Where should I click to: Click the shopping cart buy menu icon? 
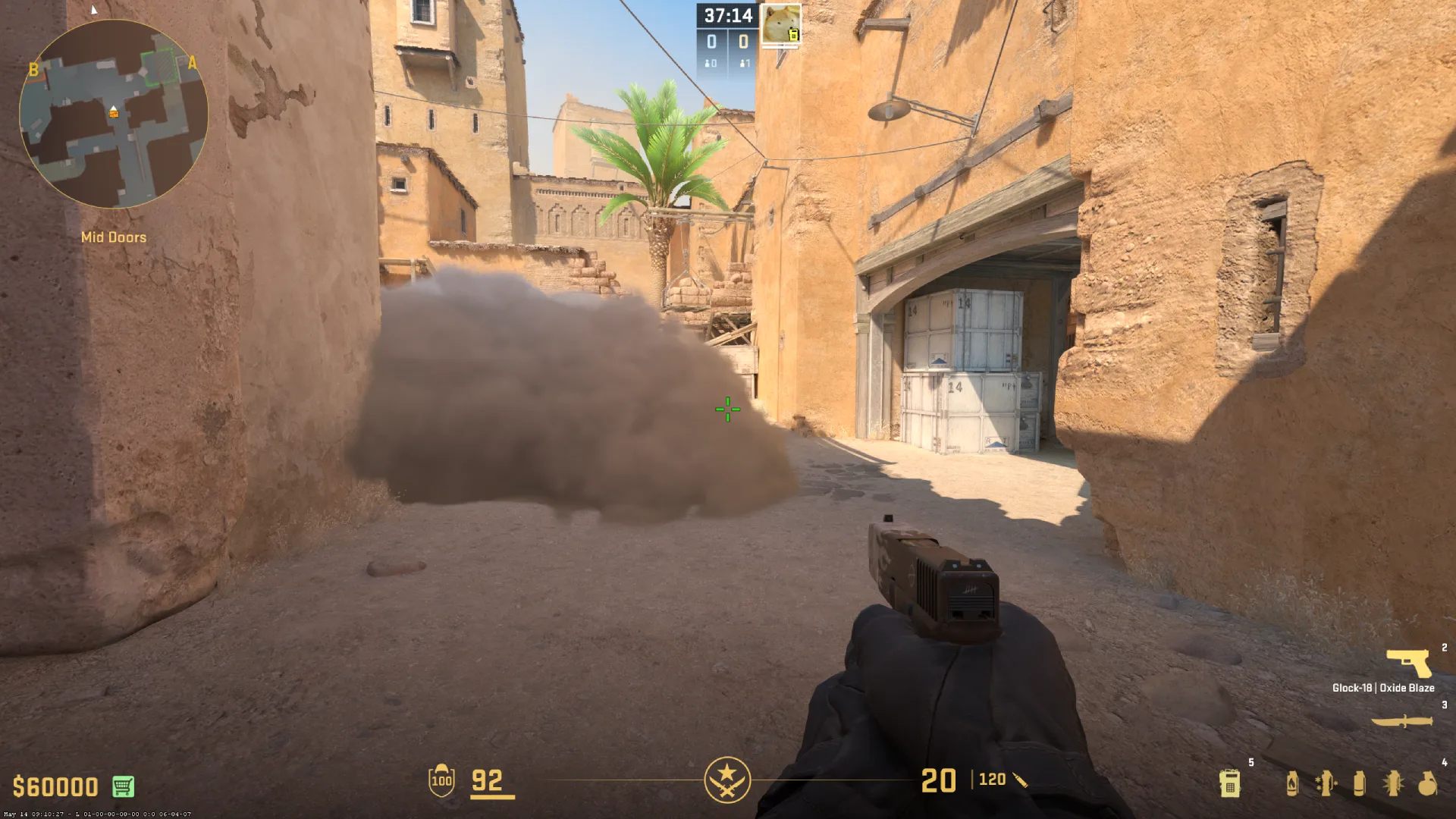tap(121, 787)
